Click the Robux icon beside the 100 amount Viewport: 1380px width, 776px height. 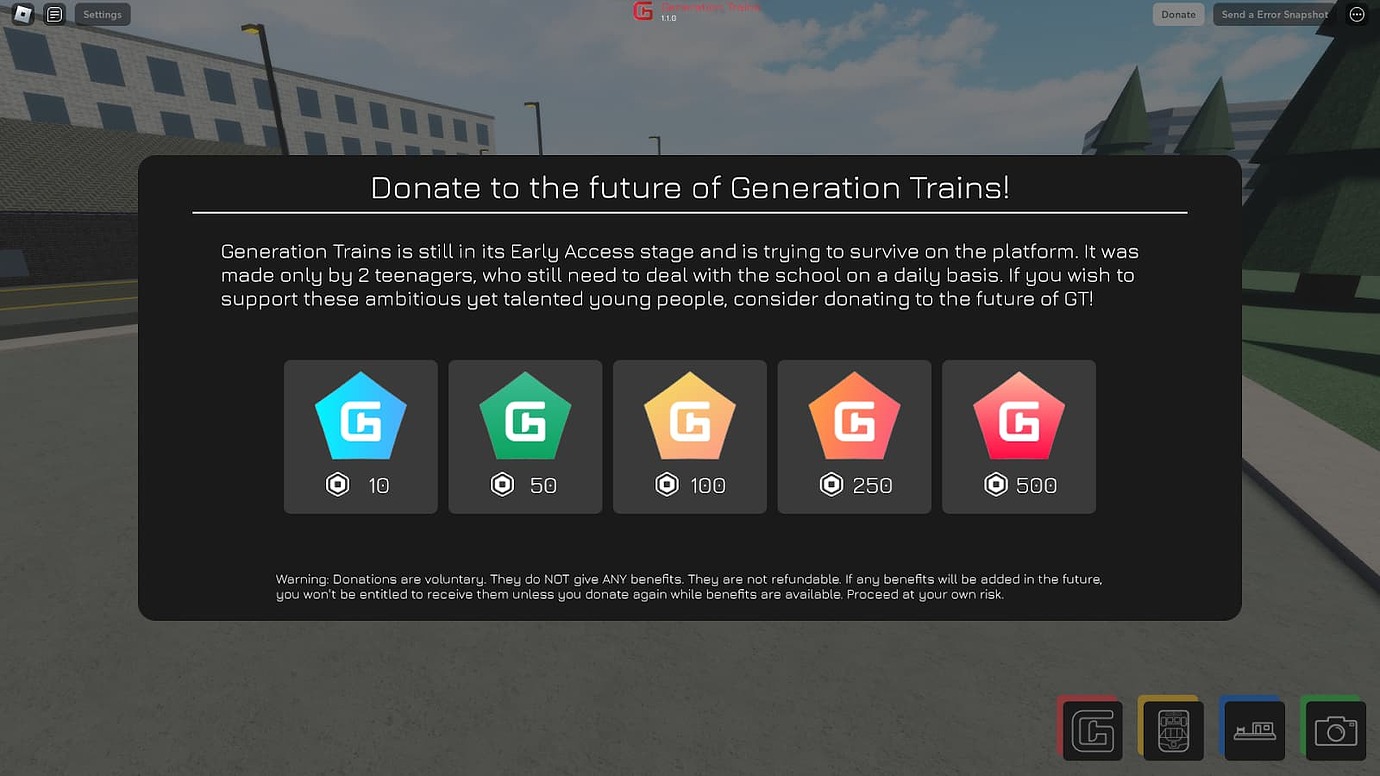[666, 484]
